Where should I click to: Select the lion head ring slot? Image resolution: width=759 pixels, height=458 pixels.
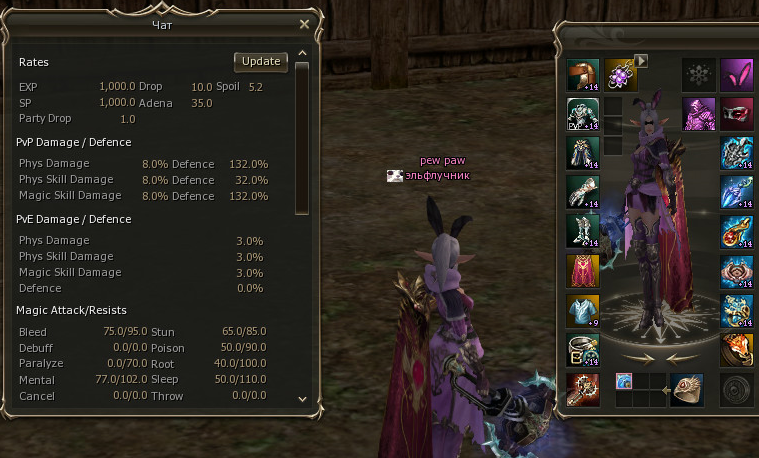click(x=737, y=349)
